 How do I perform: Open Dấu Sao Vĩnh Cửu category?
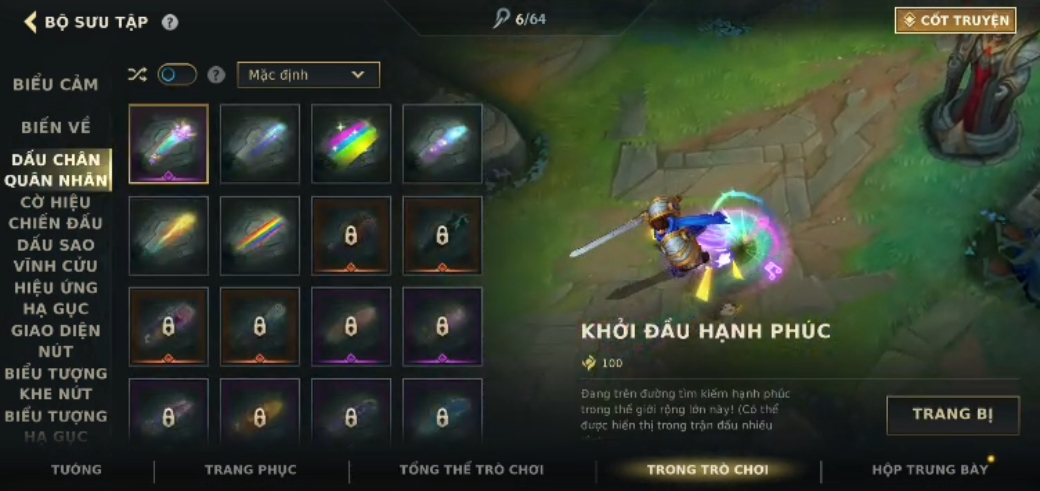click(x=56, y=255)
